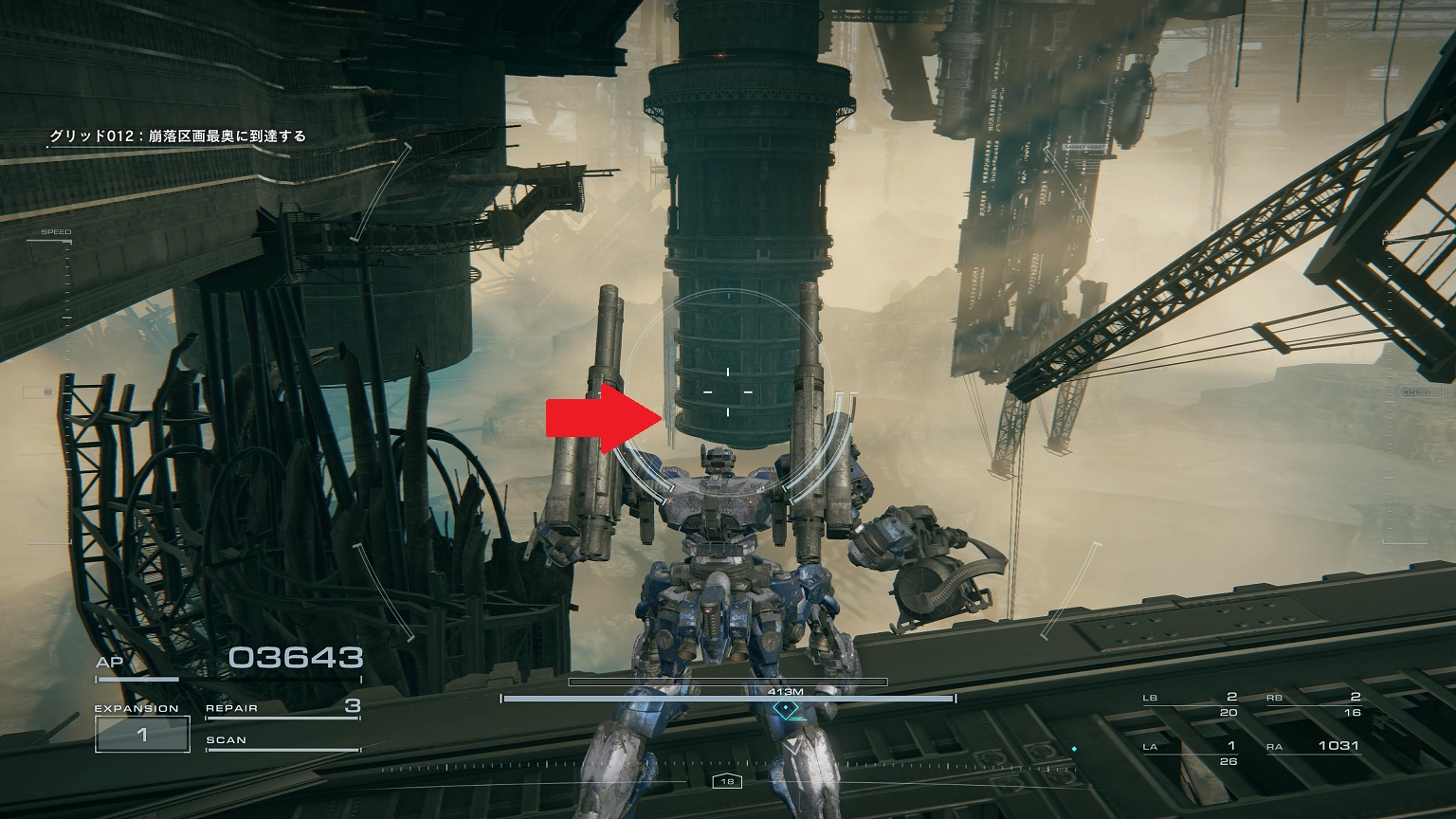The image size is (1456, 819).
Task: Select the red arrow waypoint marker
Action: pyautogui.click(x=601, y=417)
